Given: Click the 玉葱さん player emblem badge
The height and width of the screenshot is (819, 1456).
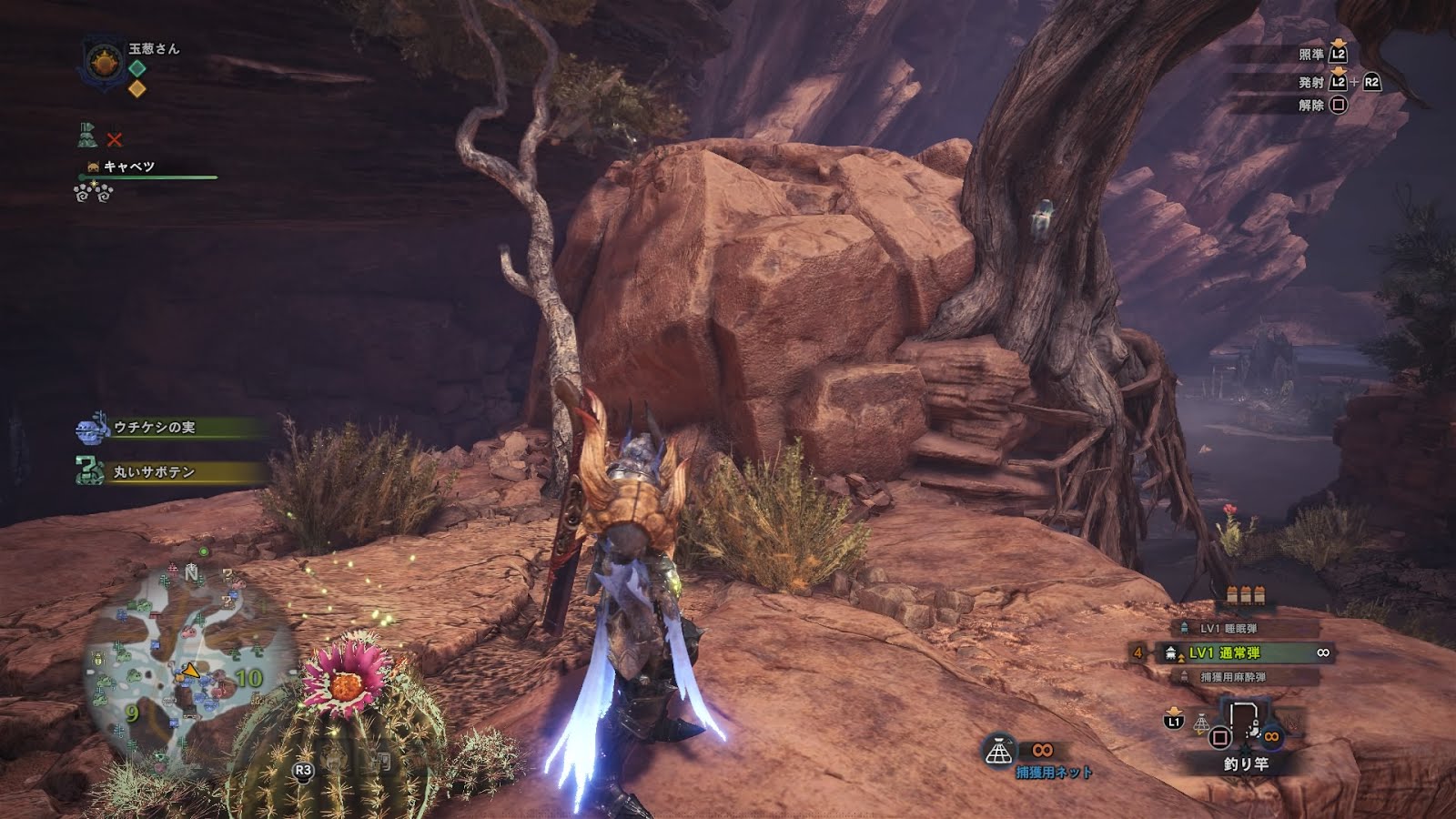Looking at the screenshot, I should (103, 62).
